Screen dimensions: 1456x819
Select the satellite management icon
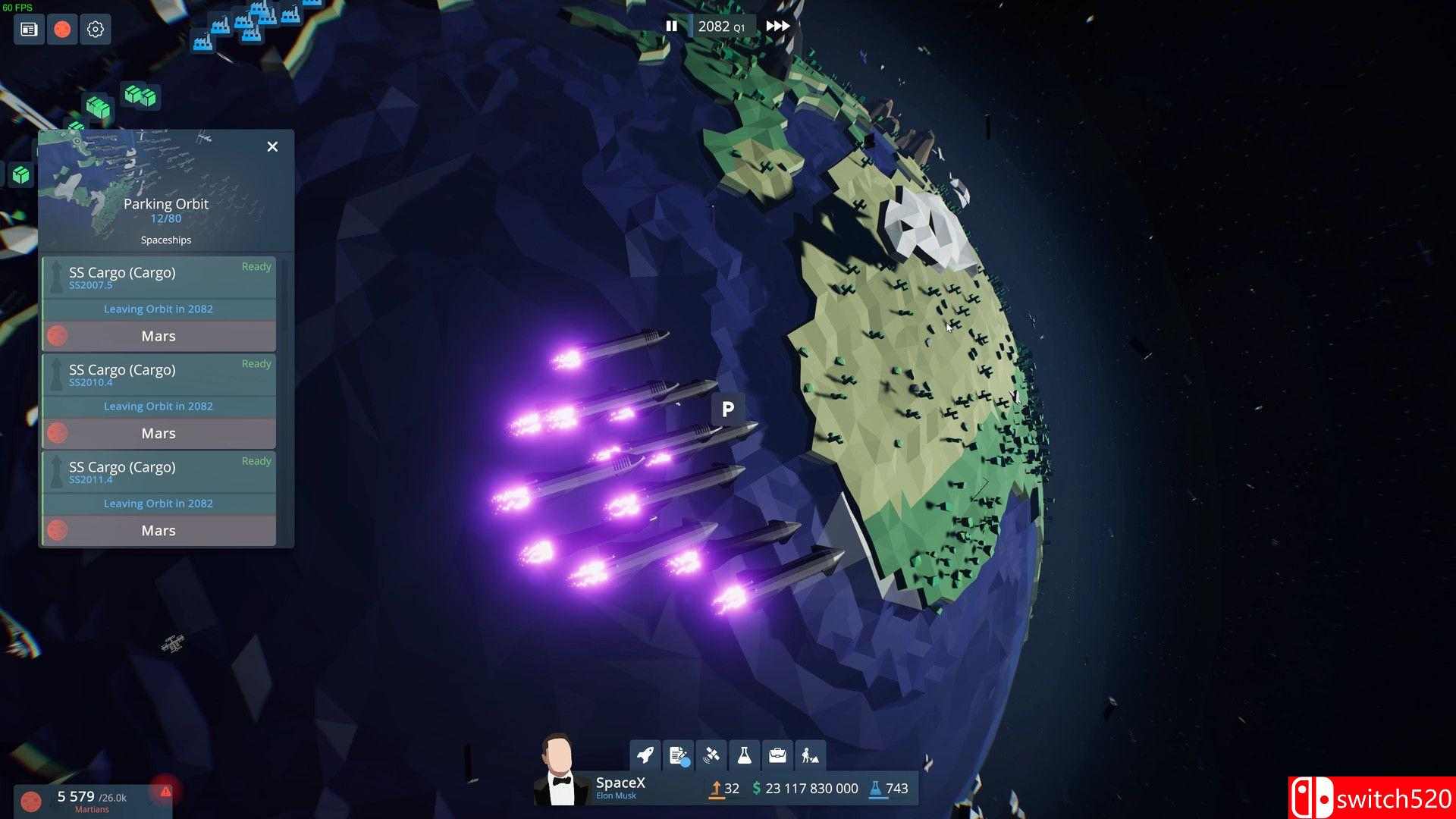(x=712, y=755)
